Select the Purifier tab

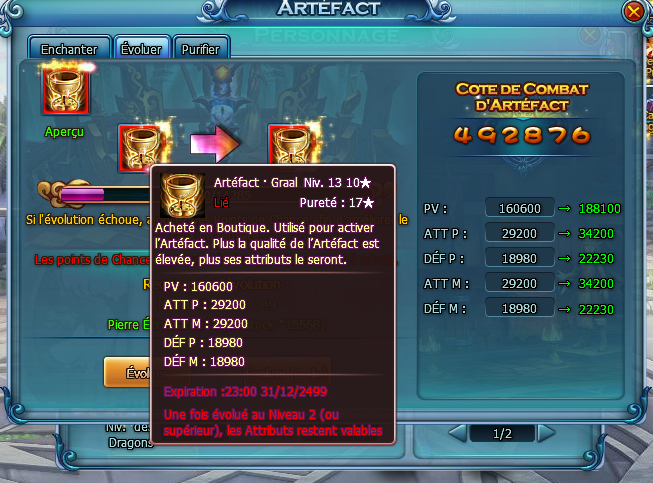tap(201, 48)
